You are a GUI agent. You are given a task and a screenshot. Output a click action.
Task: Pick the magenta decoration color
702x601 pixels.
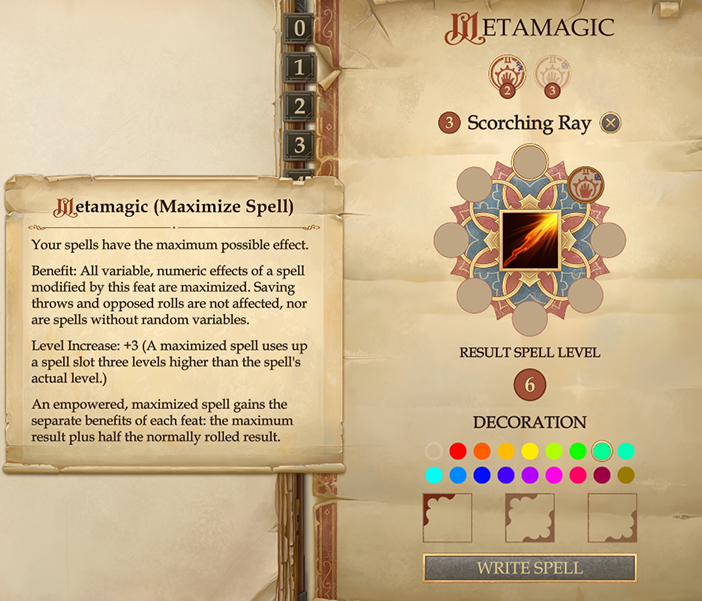point(554,475)
